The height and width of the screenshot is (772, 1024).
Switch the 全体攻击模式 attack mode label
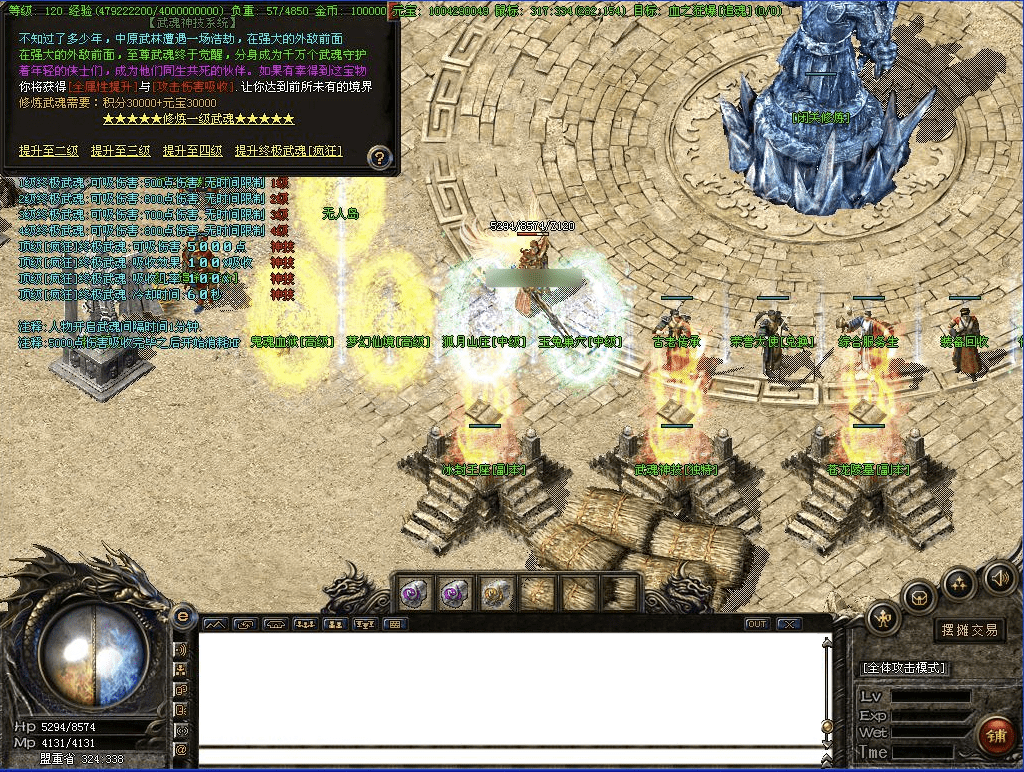(904, 667)
